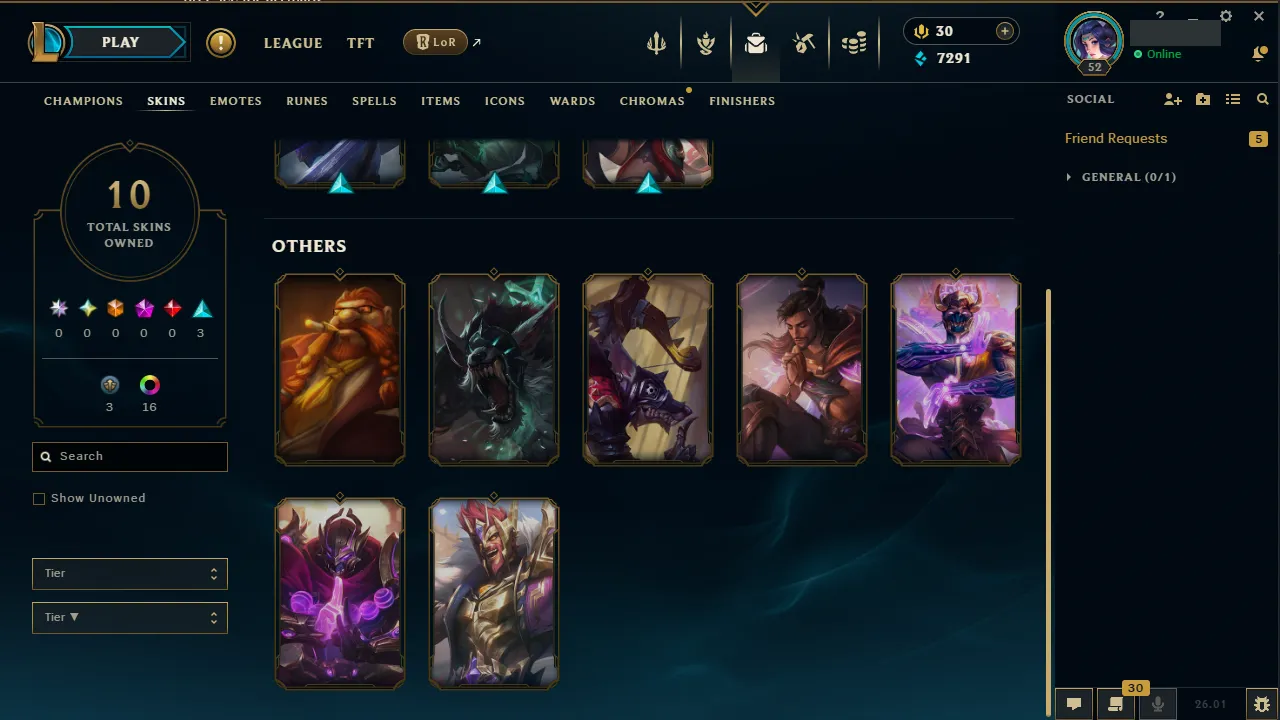Viewport: 1280px width, 720px height.
Task: Open the friends list view icon
Action: pyautogui.click(x=1233, y=99)
